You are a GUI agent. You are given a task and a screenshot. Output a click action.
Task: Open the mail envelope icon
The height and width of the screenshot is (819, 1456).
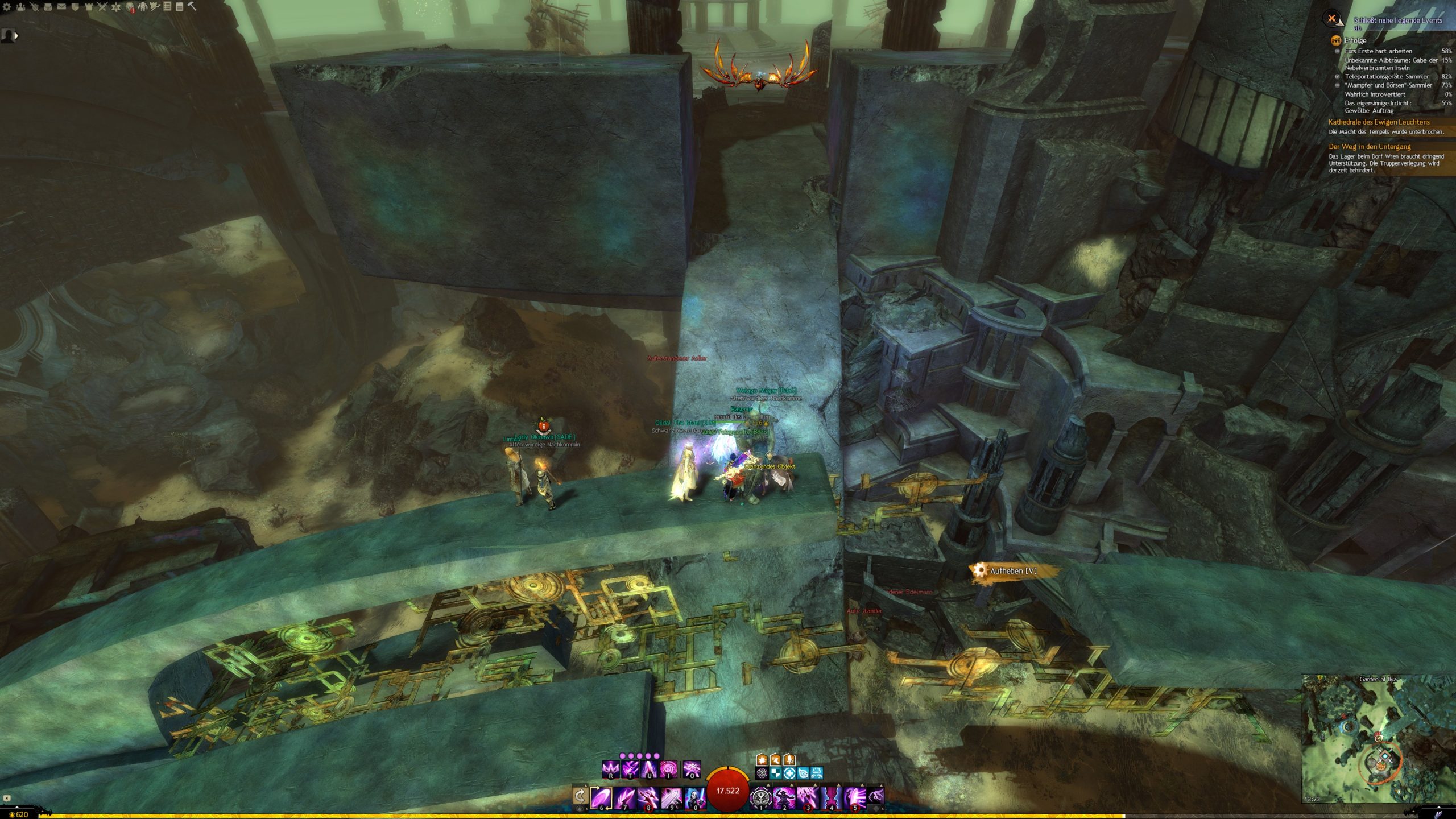click(x=61, y=7)
